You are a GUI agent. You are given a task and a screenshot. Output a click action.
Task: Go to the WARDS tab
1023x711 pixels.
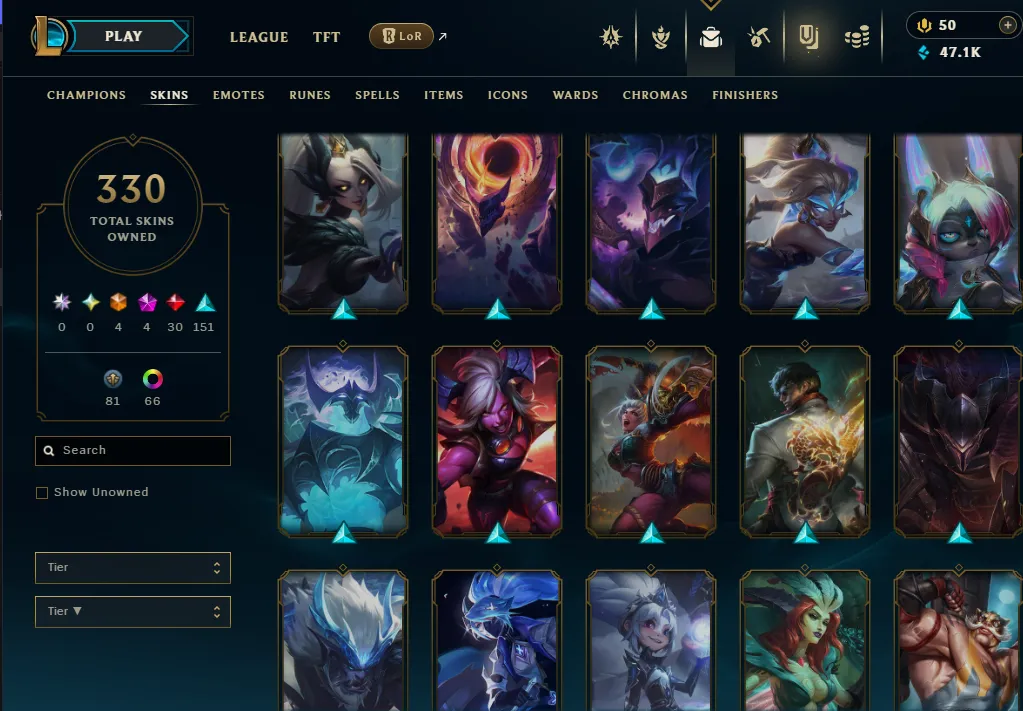[575, 95]
